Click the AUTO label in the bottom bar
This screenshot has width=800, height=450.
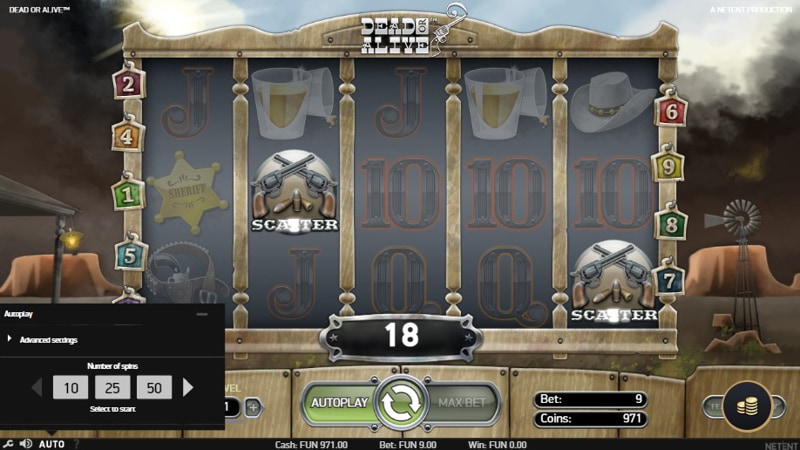point(52,443)
